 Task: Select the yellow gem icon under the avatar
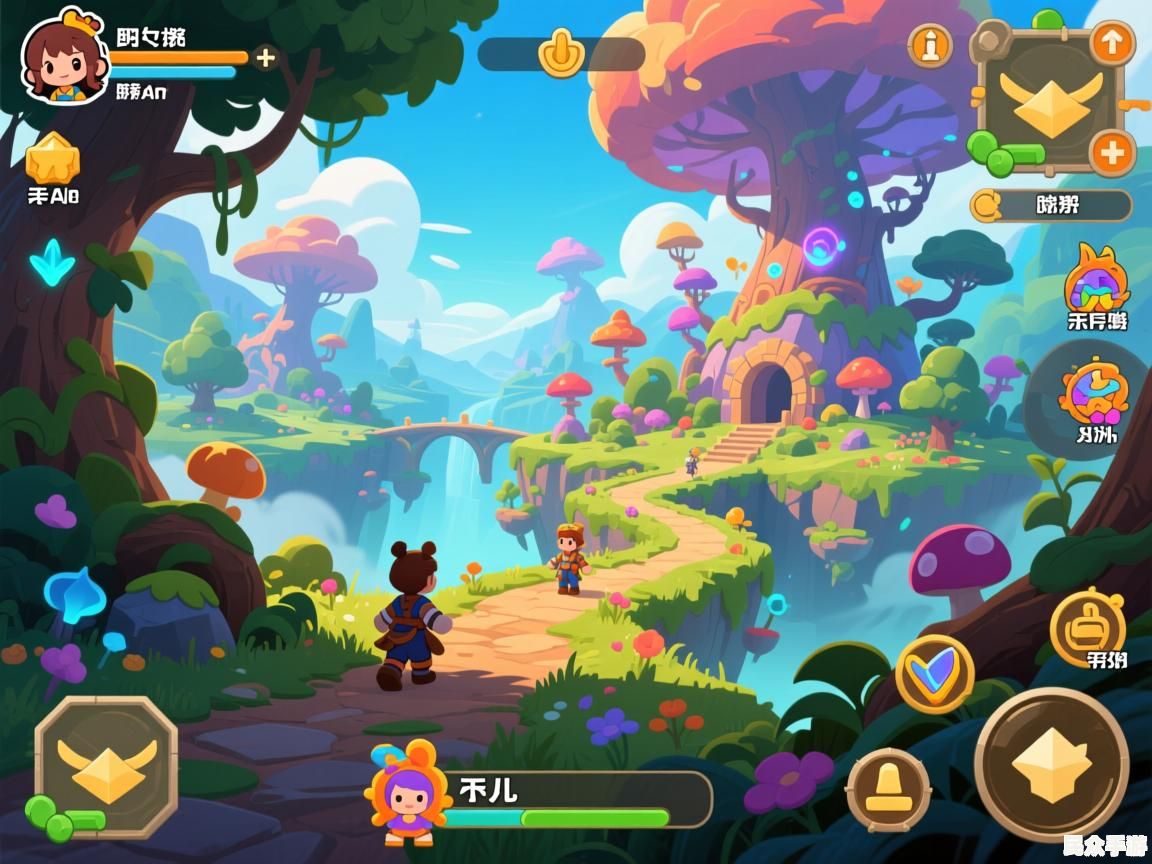pyautogui.click(x=52, y=158)
